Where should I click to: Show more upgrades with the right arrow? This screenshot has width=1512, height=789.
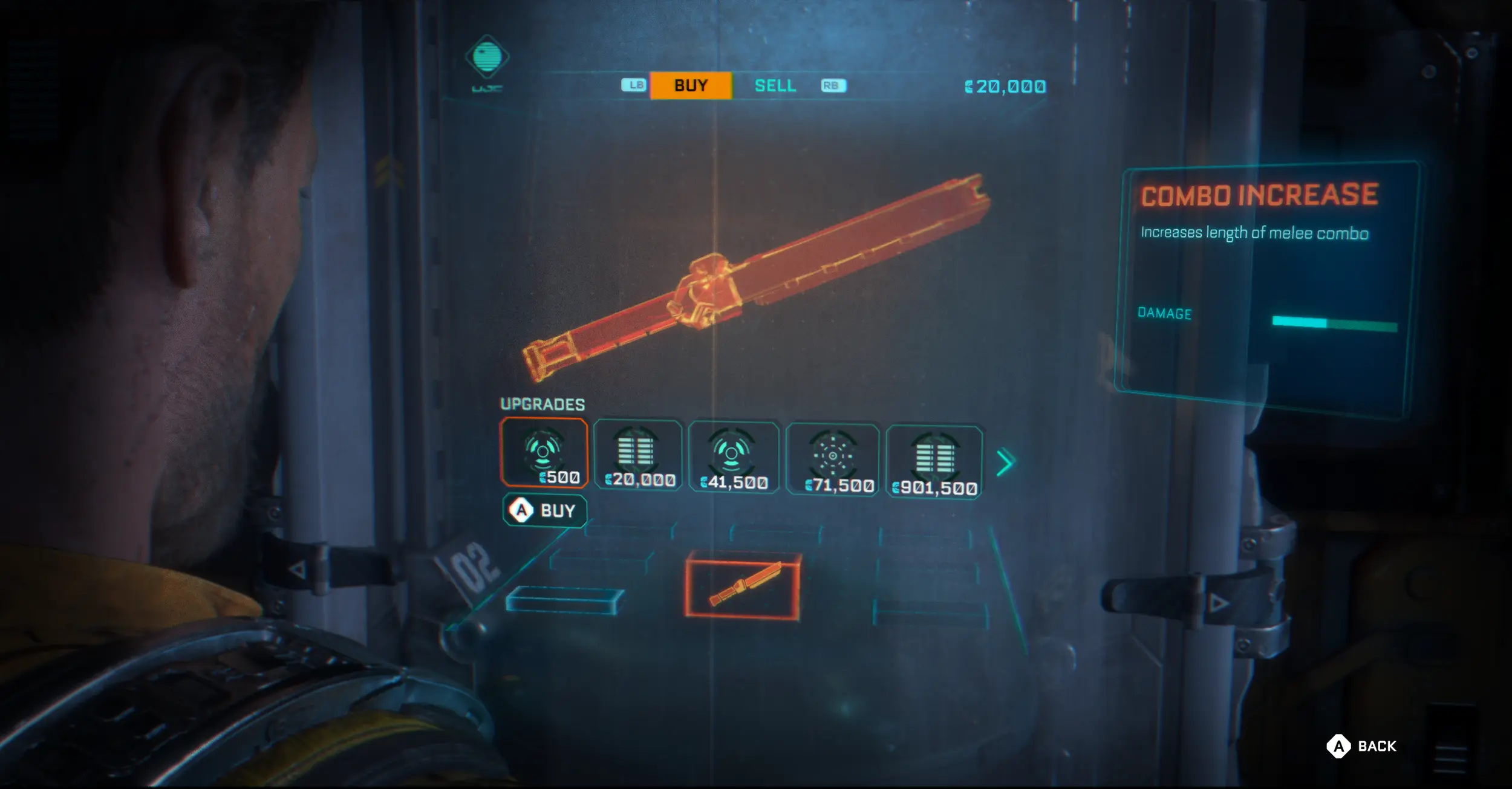click(x=1005, y=463)
